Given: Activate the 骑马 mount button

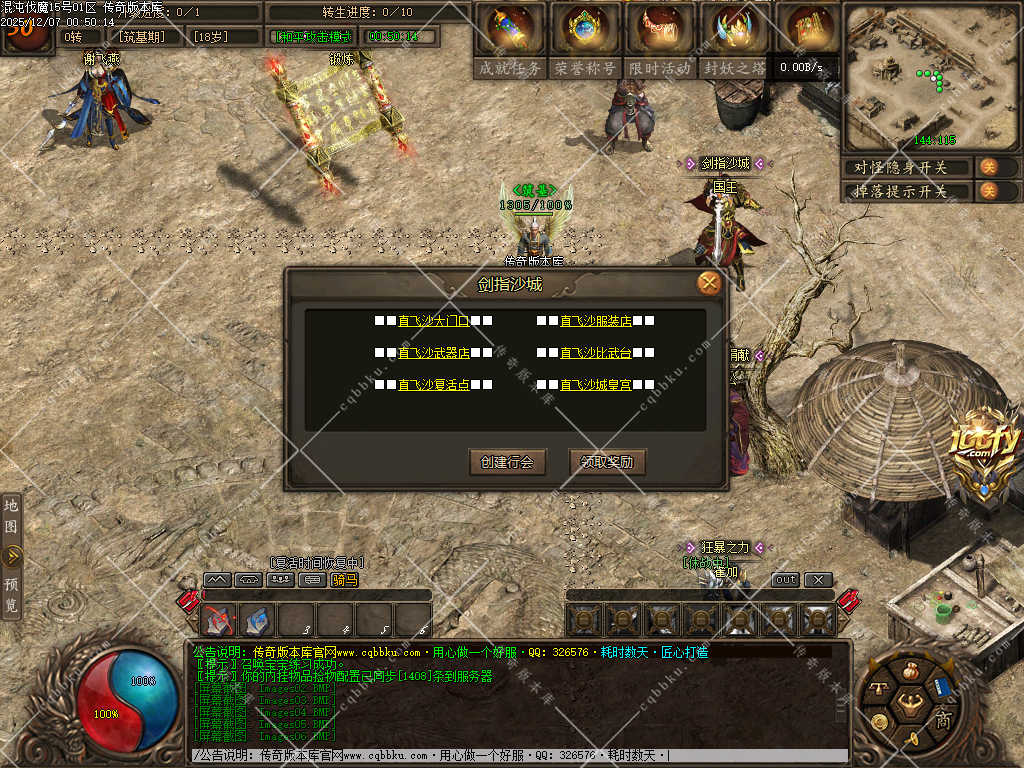Looking at the screenshot, I should 344,580.
